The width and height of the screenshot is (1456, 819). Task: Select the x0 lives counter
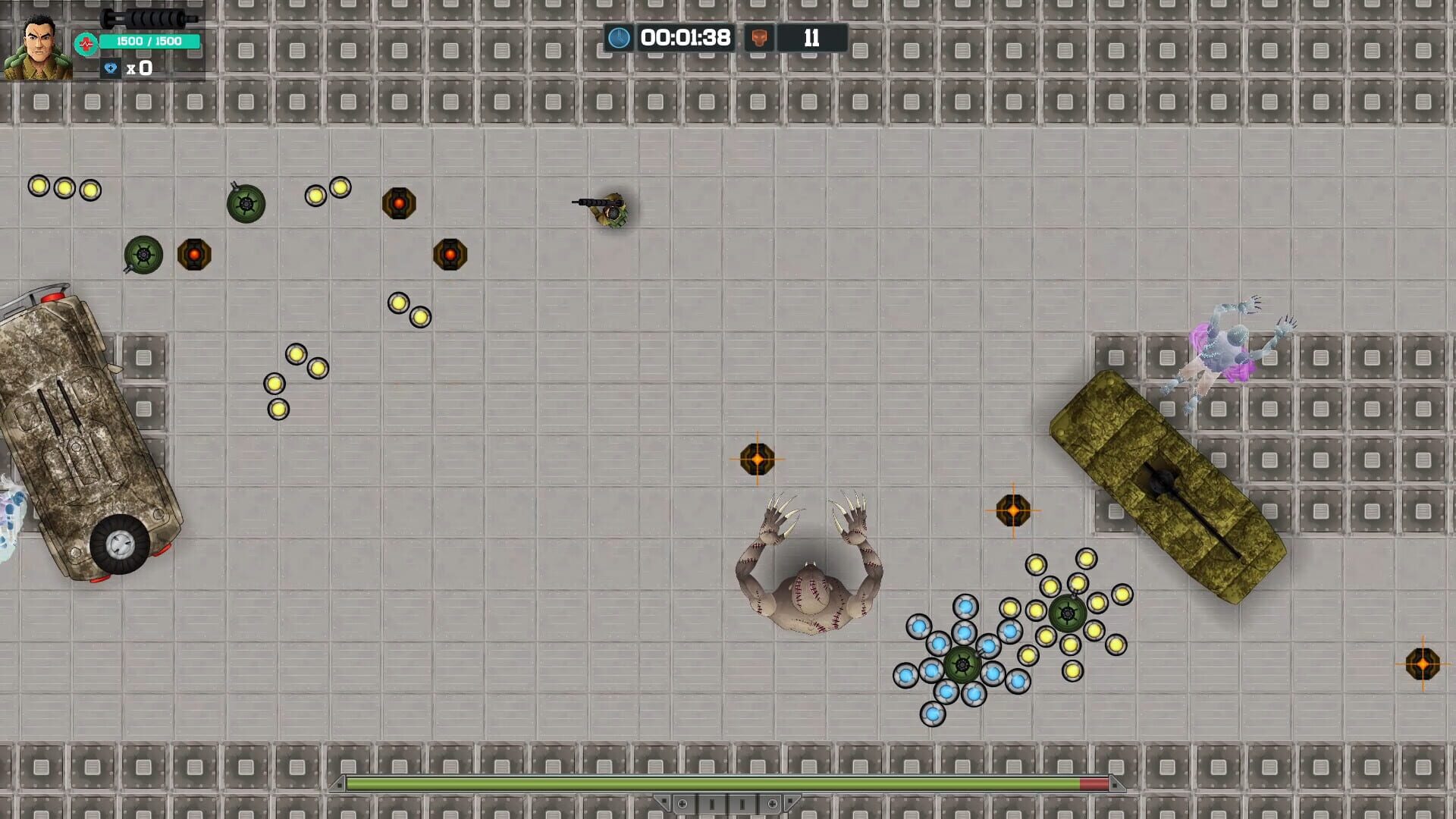[139, 68]
